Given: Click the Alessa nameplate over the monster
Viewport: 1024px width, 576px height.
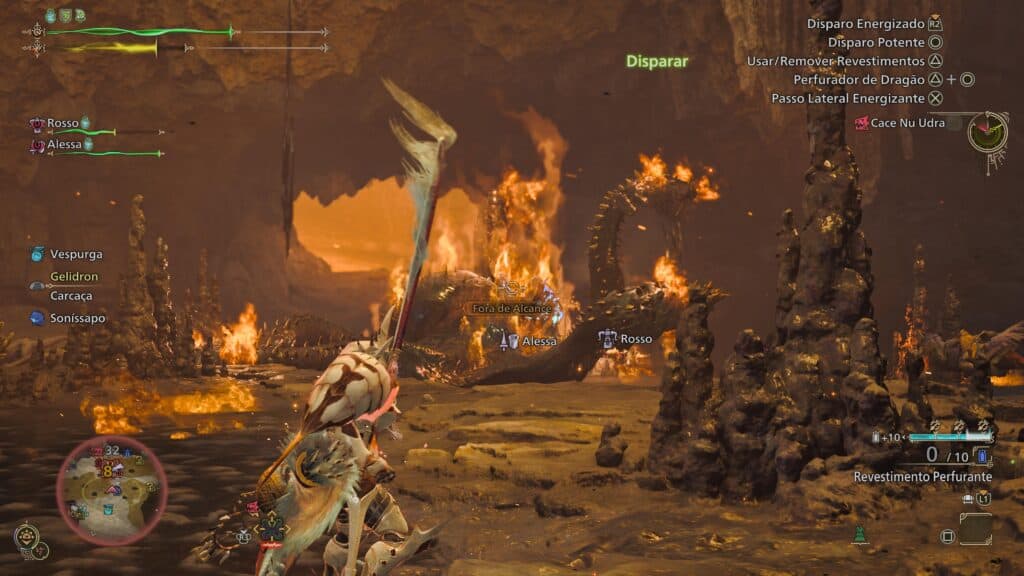Looking at the screenshot, I should pyautogui.click(x=530, y=341).
